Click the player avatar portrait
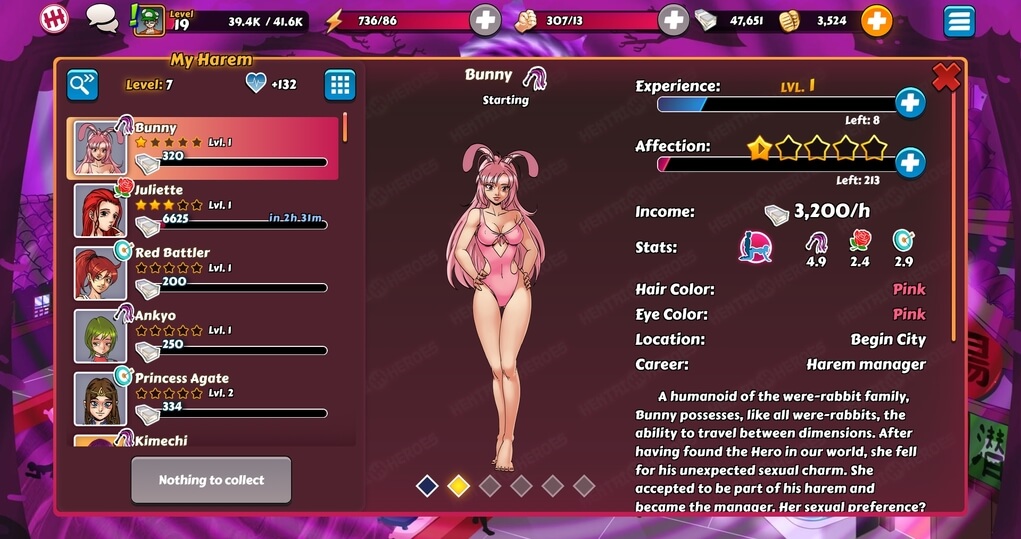The height and width of the screenshot is (539, 1021). 149,20
